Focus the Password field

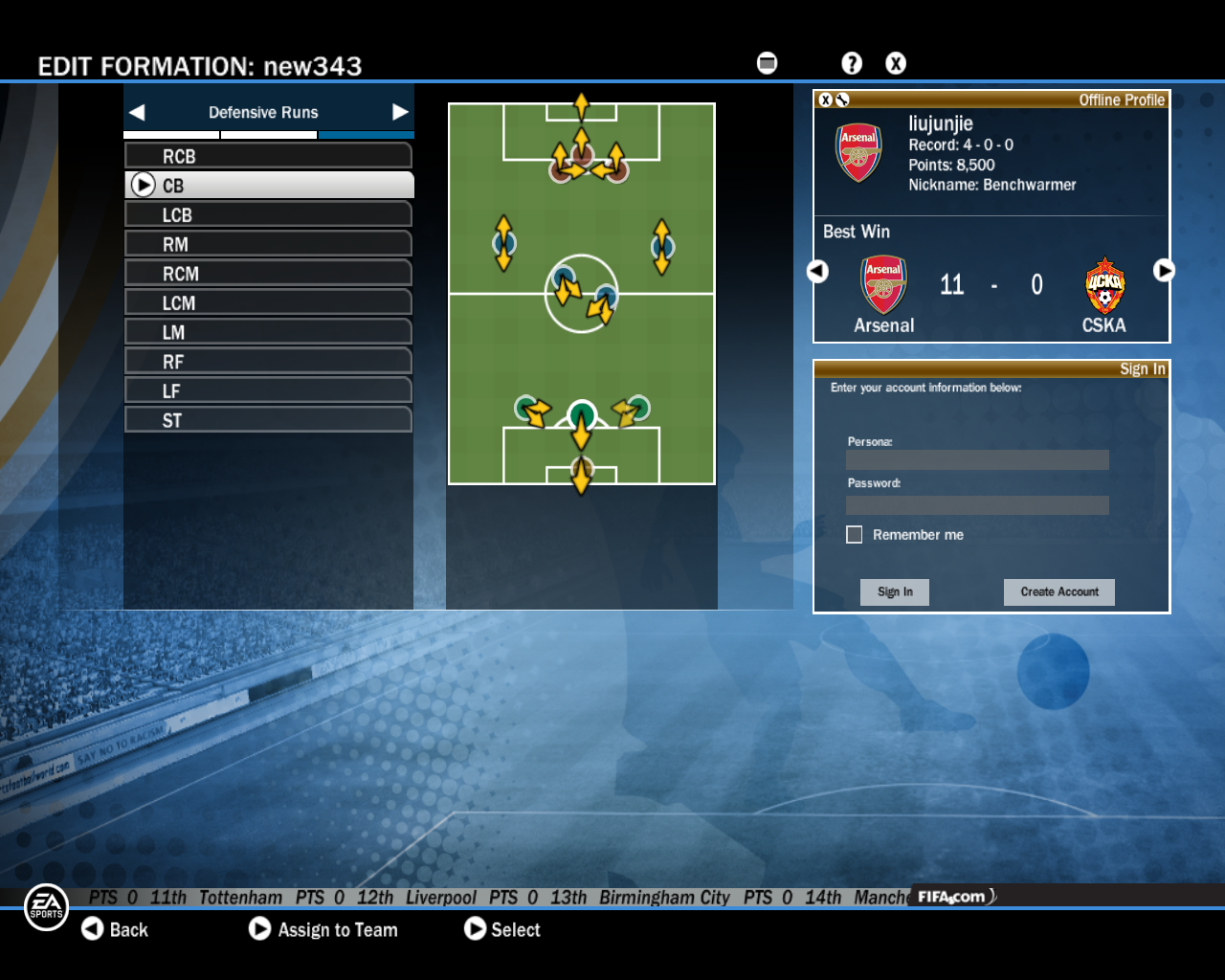(x=977, y=505)
